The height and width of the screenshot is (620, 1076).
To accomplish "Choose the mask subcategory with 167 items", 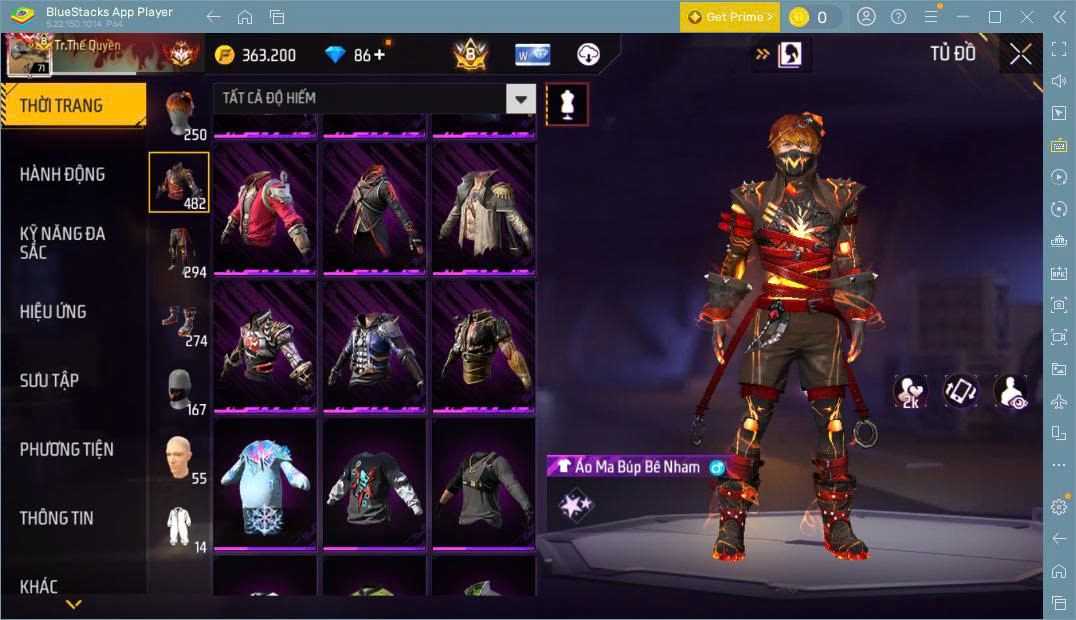I will pyautogui.click(x=180, y=389).
